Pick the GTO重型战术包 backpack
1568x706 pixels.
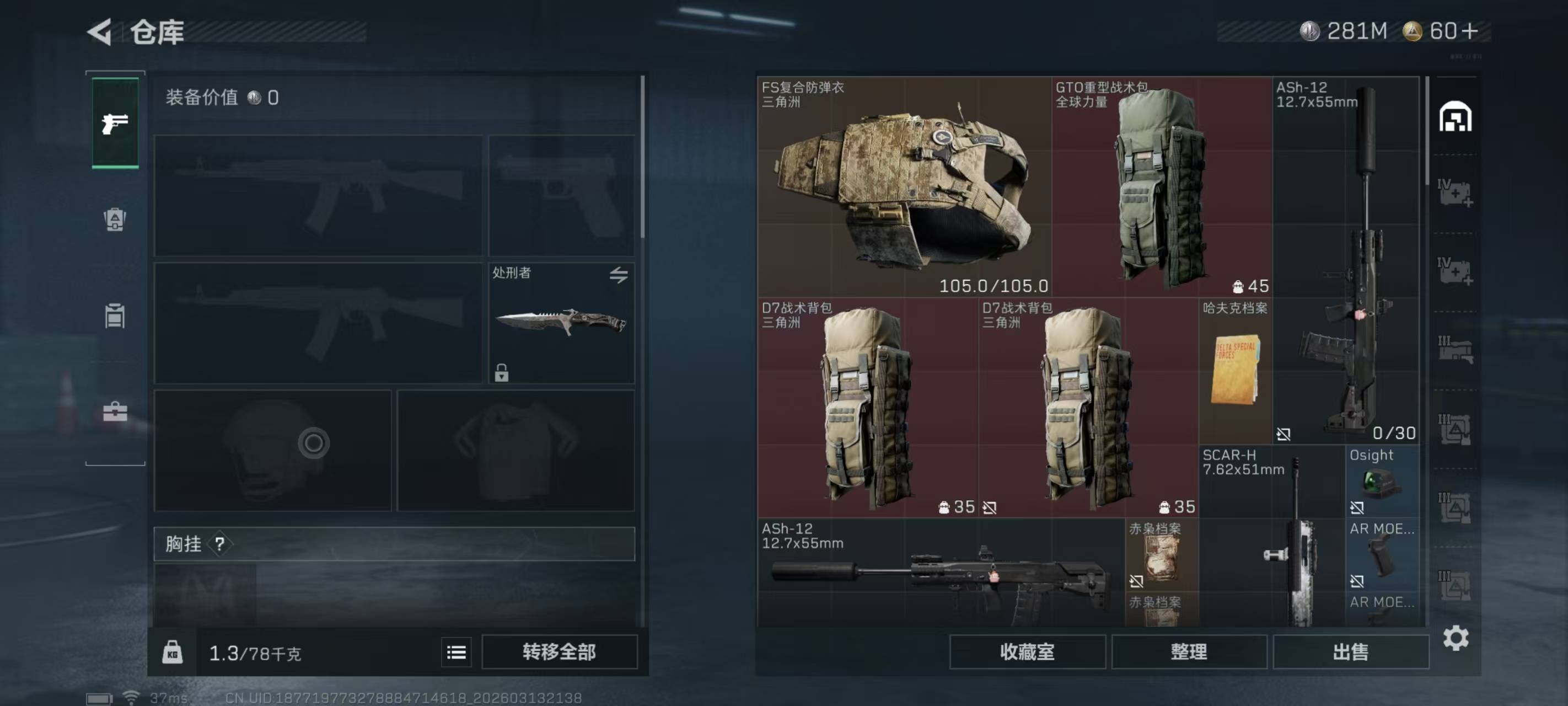[1162, 187]
